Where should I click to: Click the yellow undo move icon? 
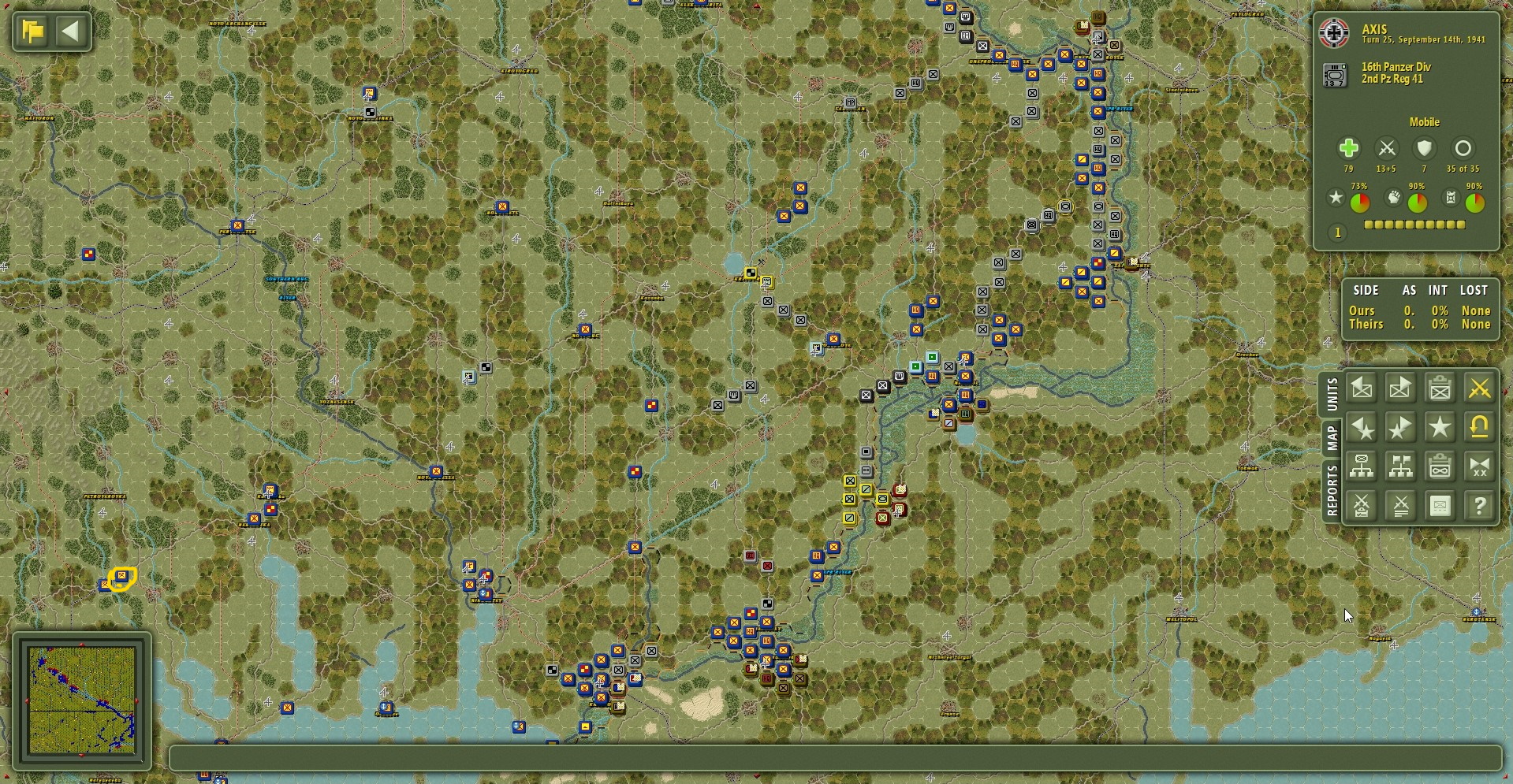[1479, 428]
